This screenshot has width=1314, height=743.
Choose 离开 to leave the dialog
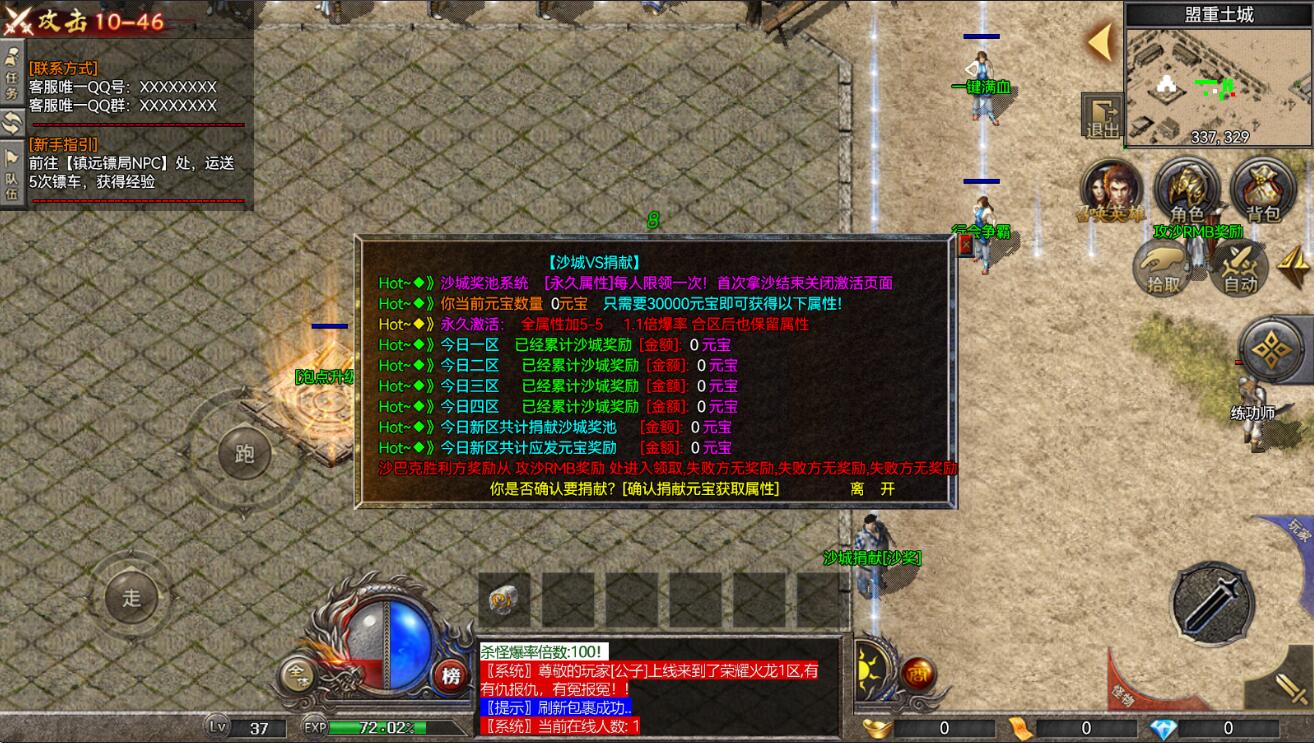[872, 489]
